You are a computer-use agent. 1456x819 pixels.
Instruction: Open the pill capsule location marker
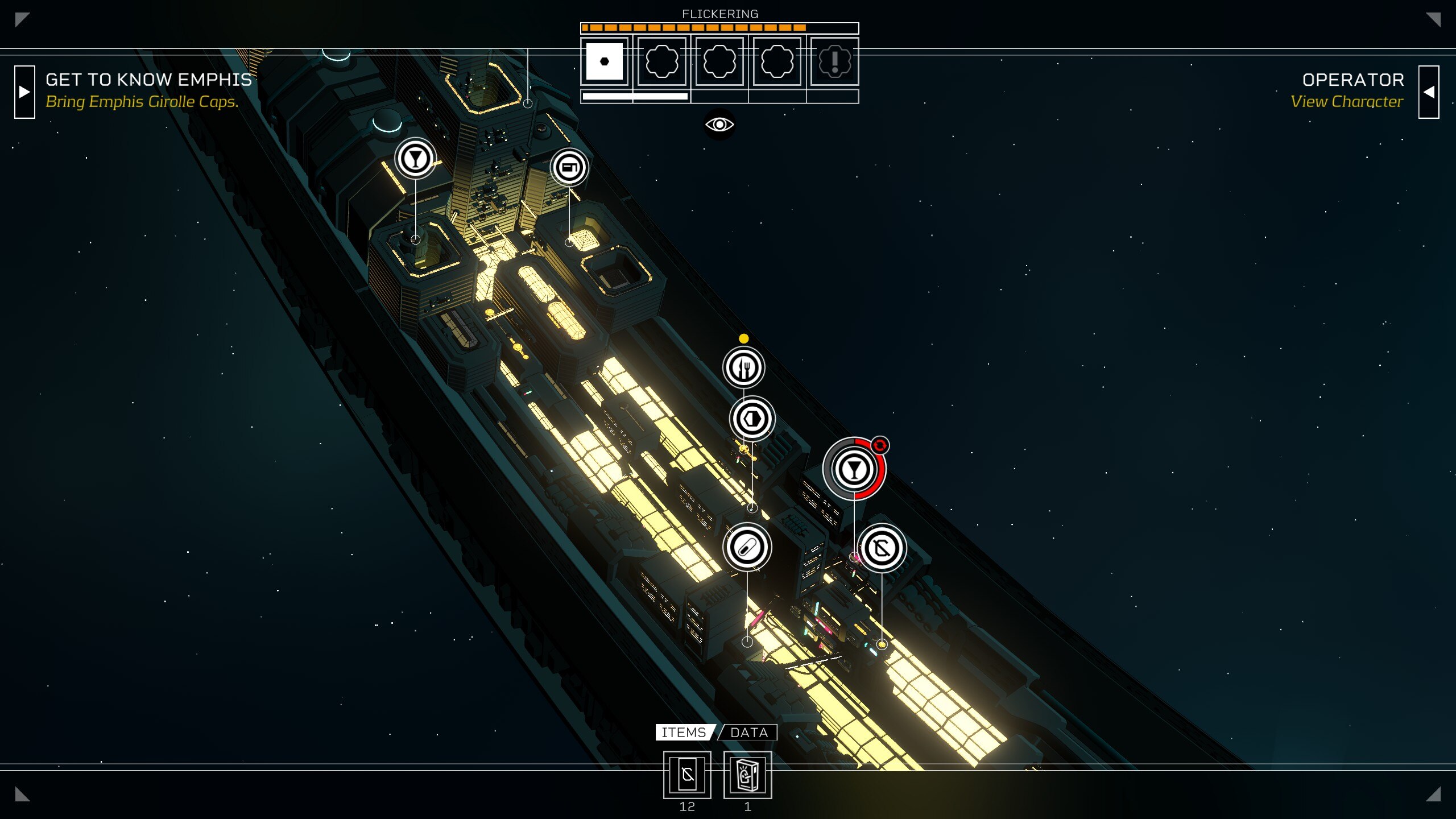[x=747, y=547]
